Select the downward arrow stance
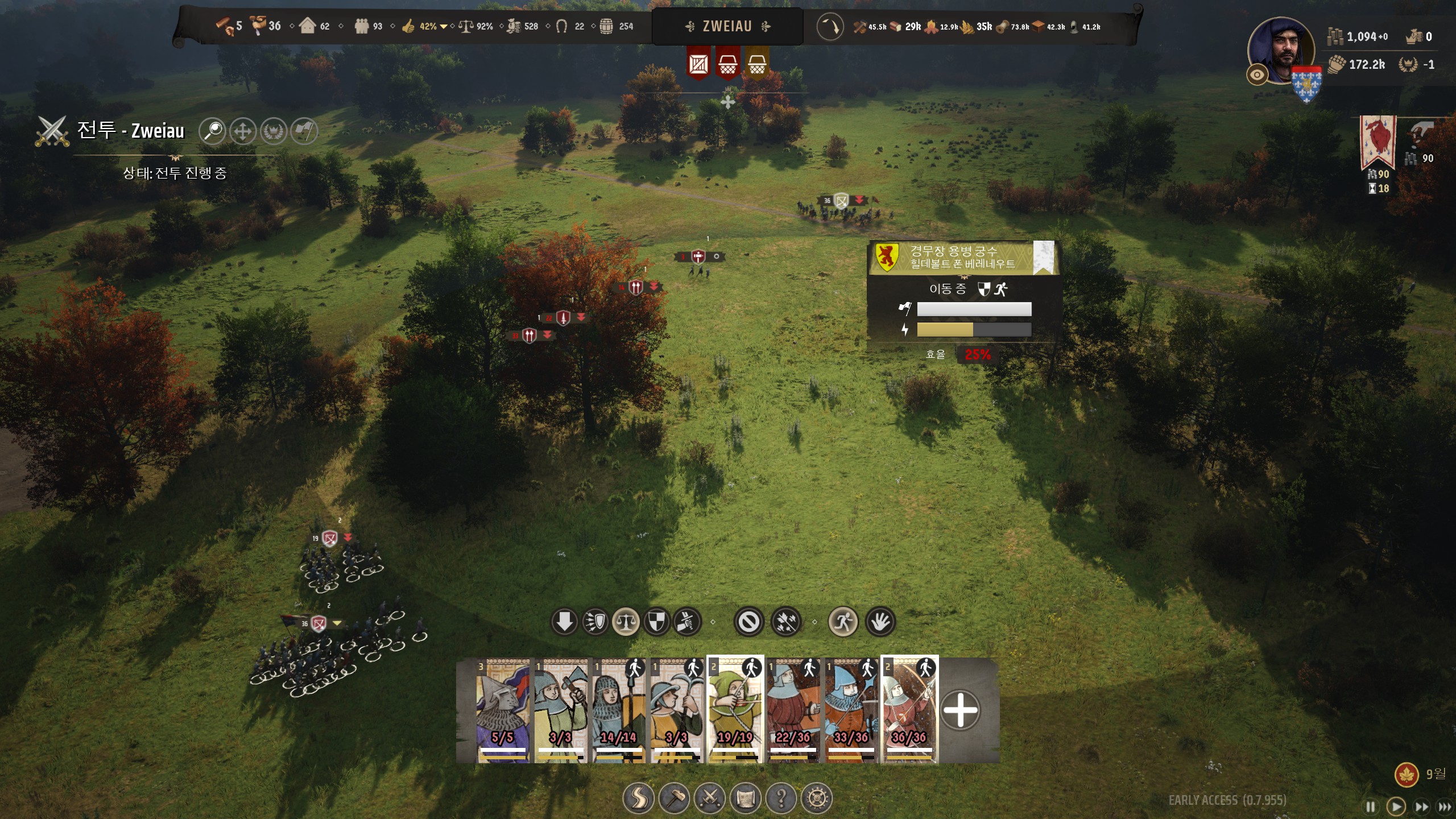 pos(564,622)
